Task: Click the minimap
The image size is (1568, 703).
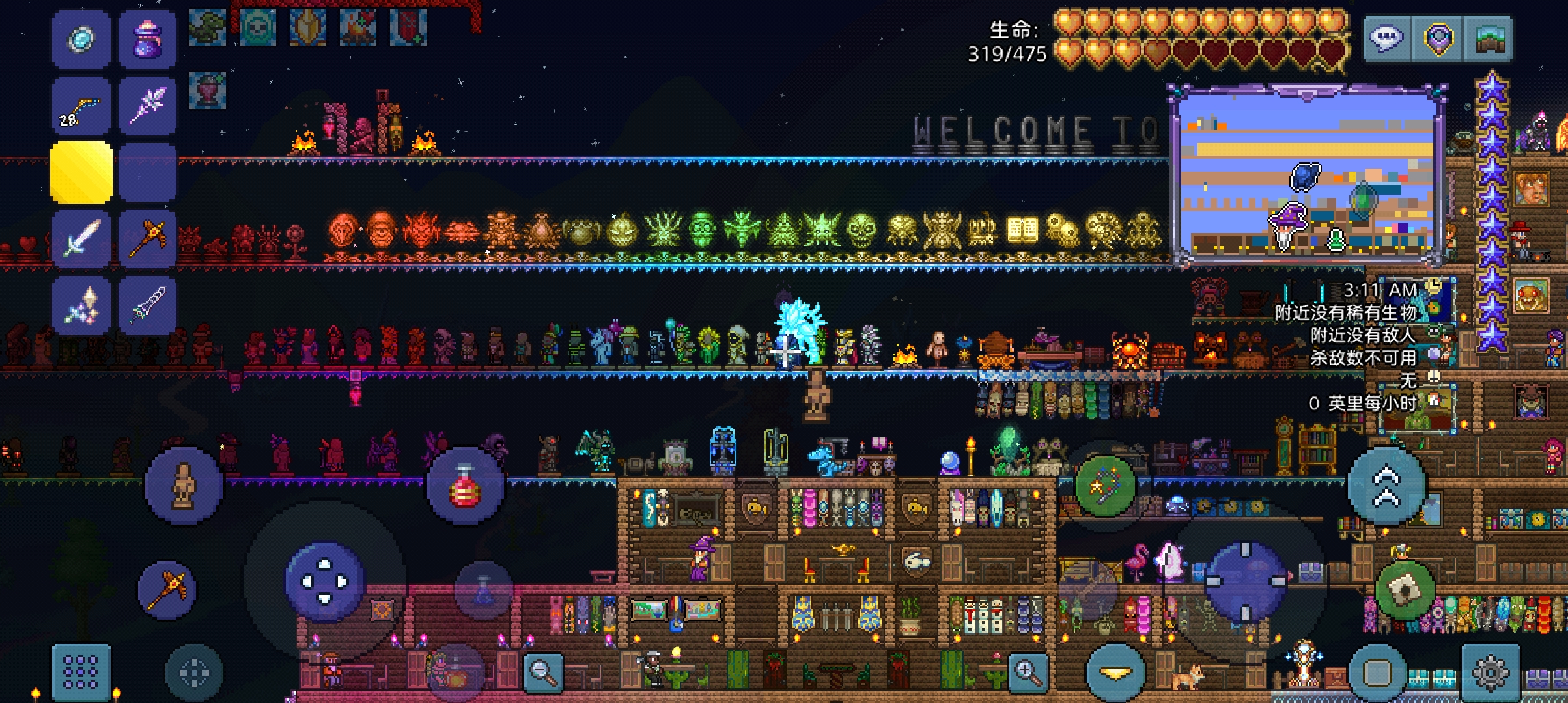Action: point(1308,176)
